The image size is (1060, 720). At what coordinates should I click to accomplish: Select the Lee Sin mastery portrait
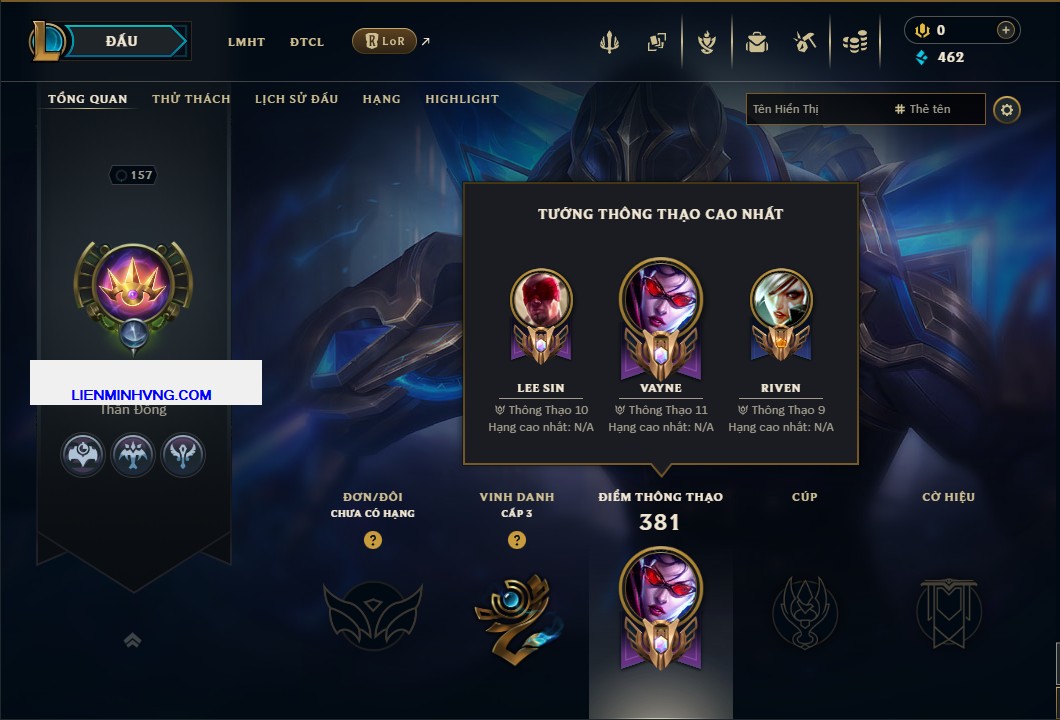coord(541,299)
